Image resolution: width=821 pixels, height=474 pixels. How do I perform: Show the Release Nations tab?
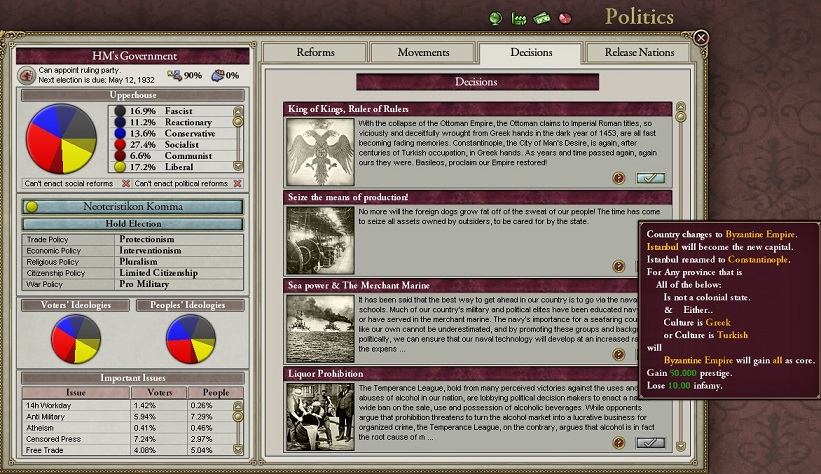639,53
